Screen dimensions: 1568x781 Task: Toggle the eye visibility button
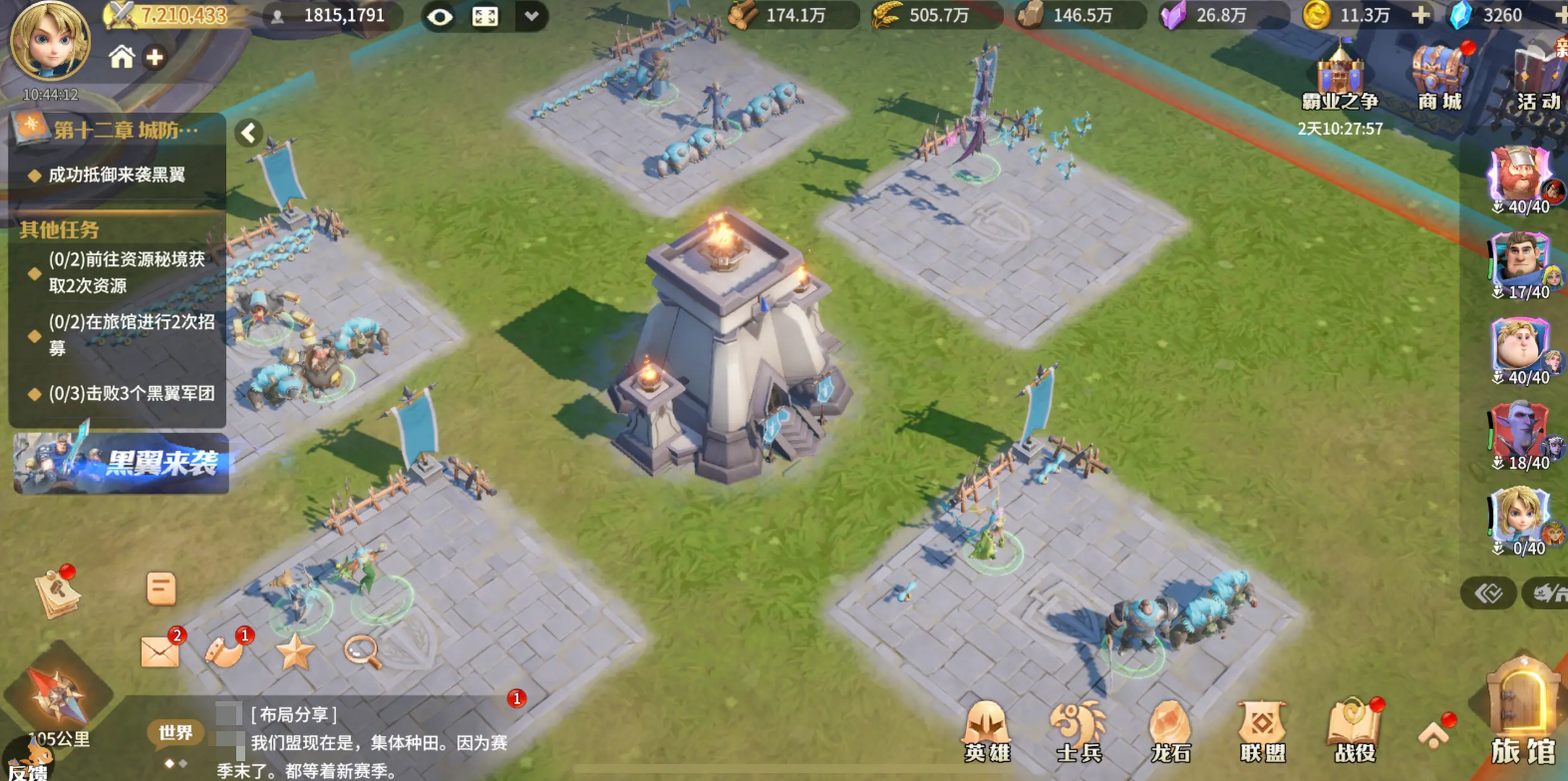440,16
